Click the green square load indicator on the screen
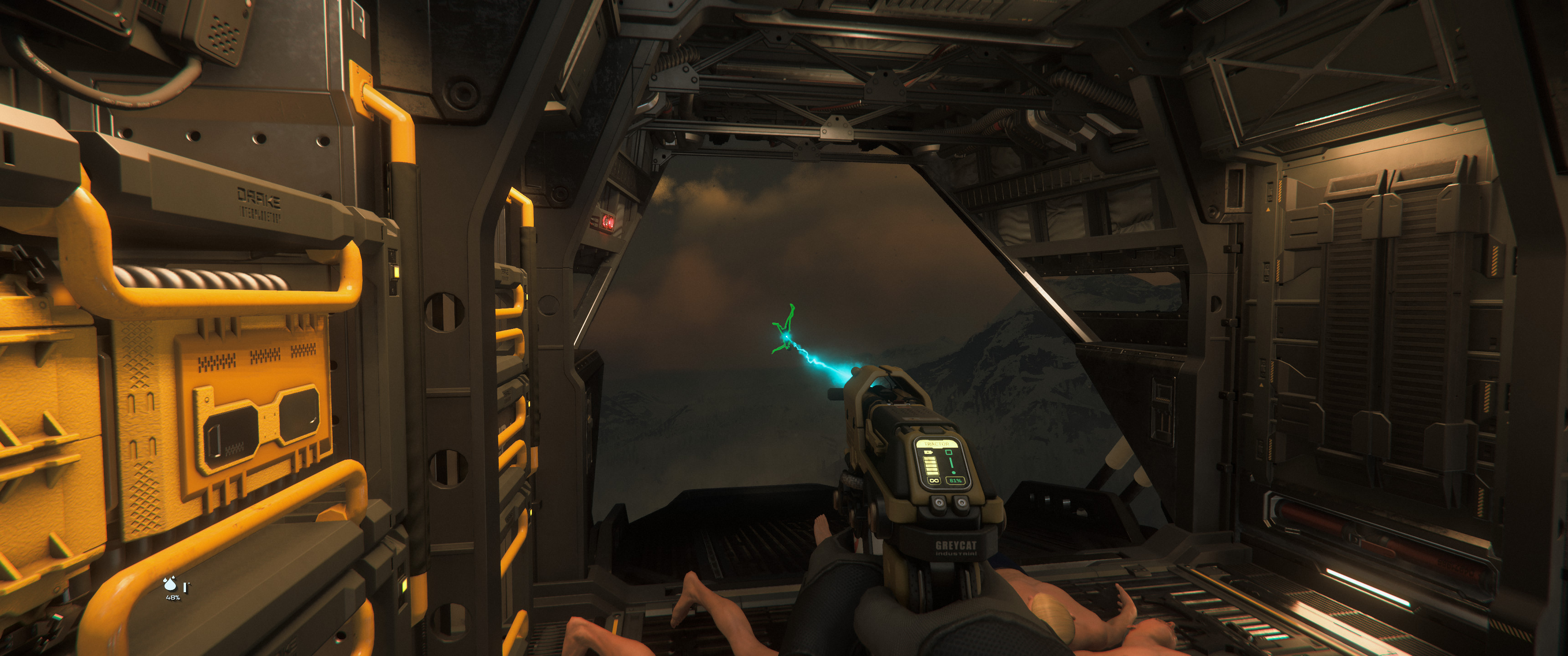 pos(949,452)
